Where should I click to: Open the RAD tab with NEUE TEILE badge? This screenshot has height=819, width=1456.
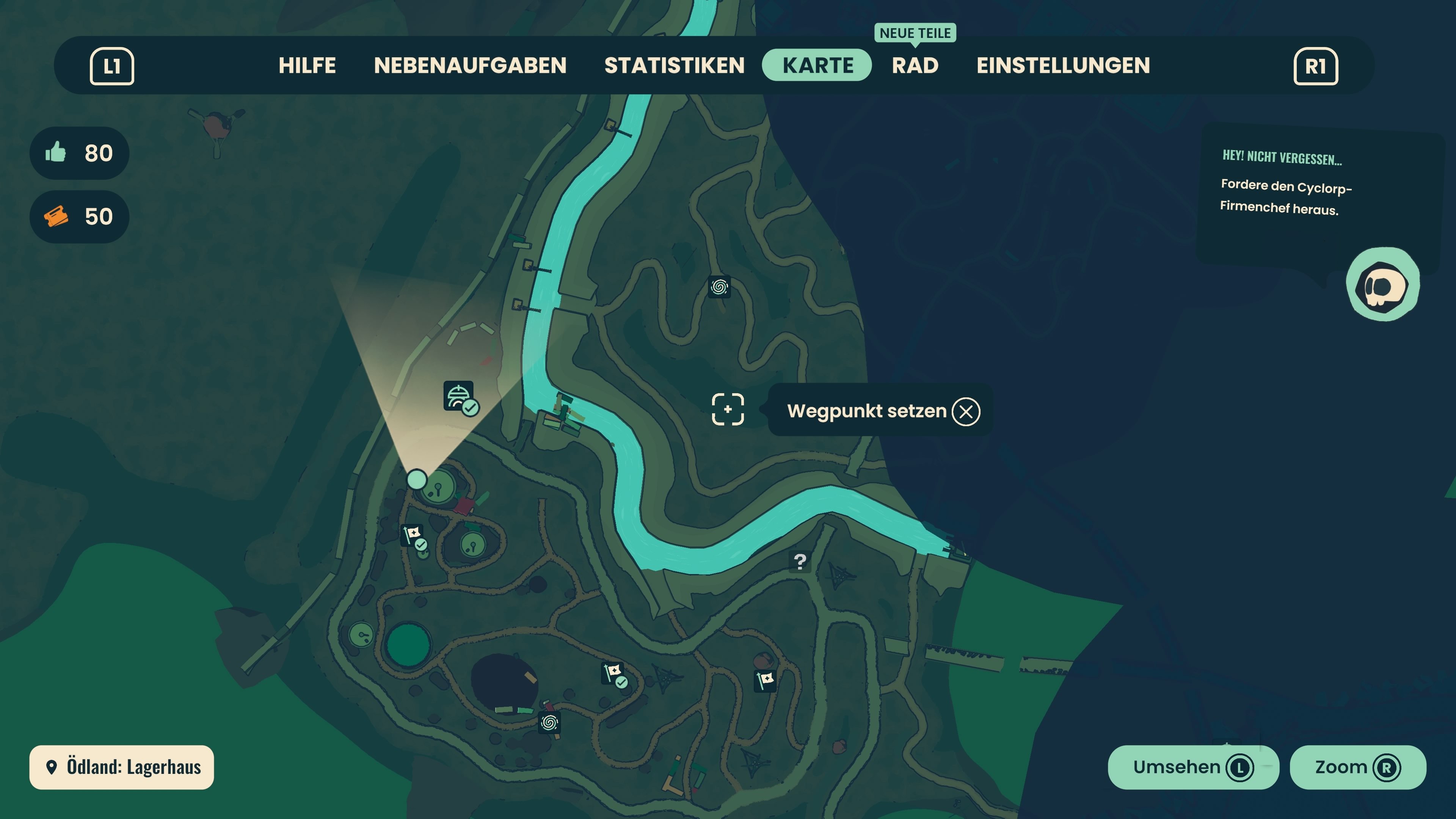tap(915, 65)
